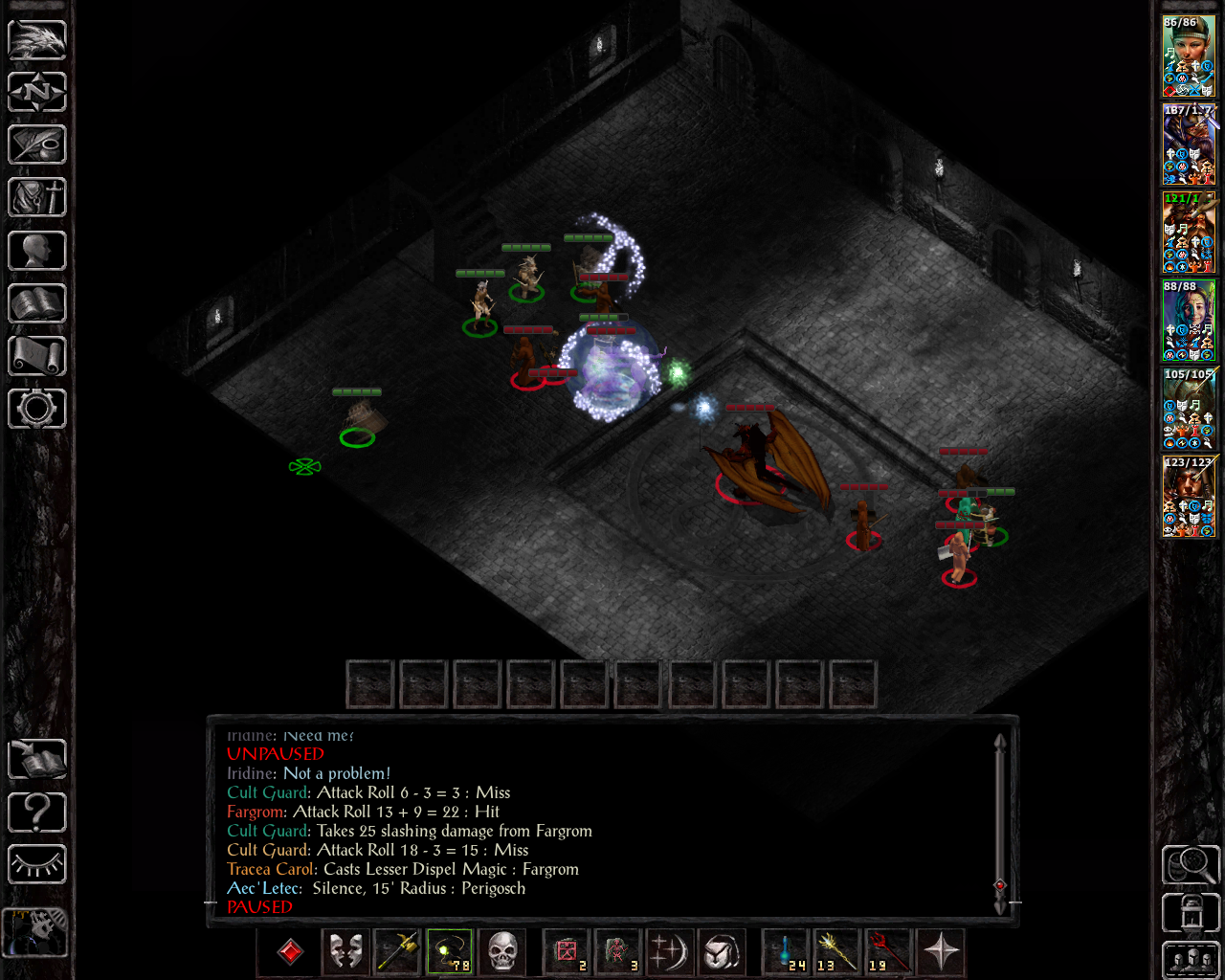1225x980 pixels.
Task: Select the sling slot with 78 ammo
Action: click(x=449, y=952)
